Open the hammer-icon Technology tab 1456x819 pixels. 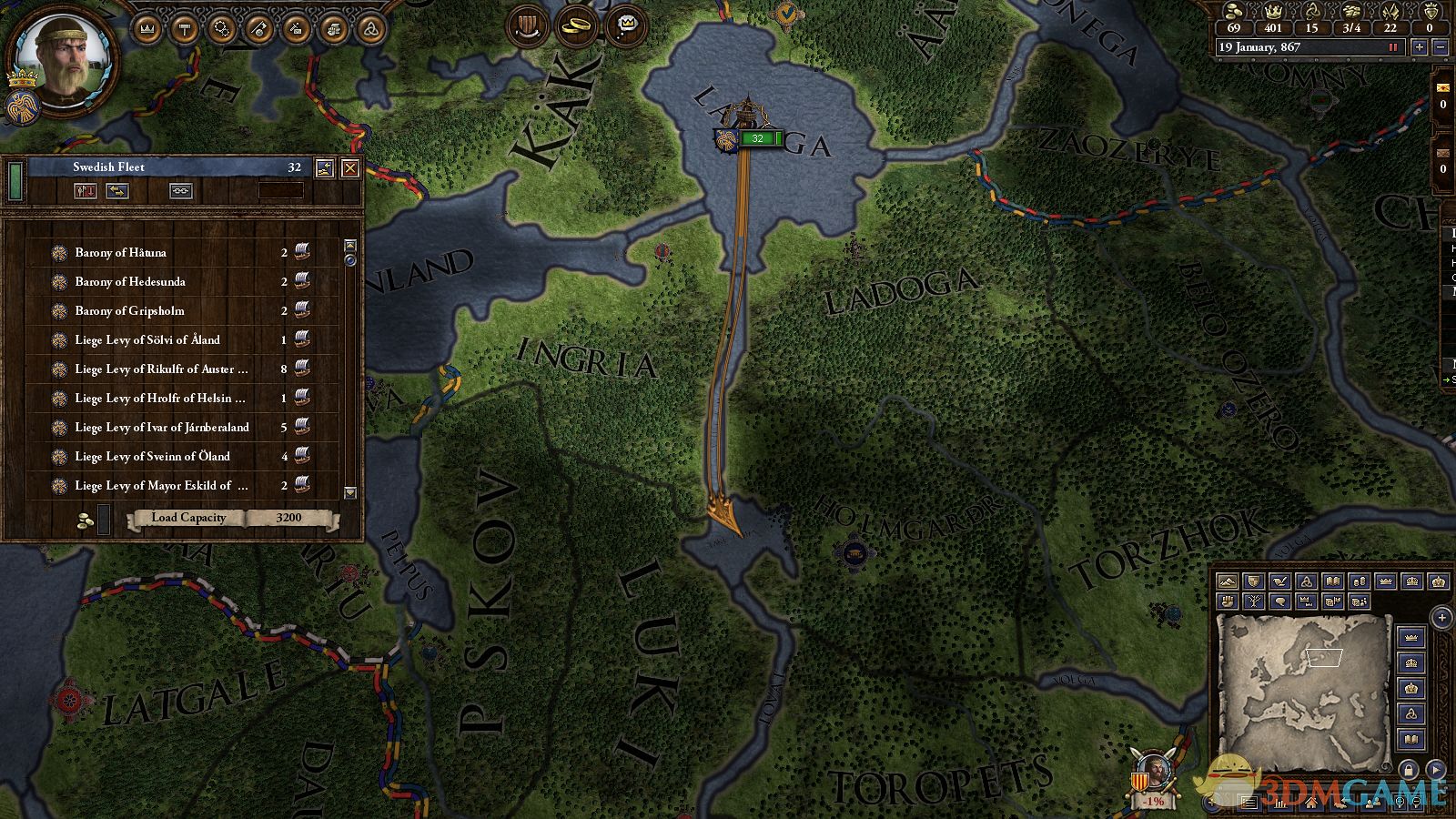[185, 29]
